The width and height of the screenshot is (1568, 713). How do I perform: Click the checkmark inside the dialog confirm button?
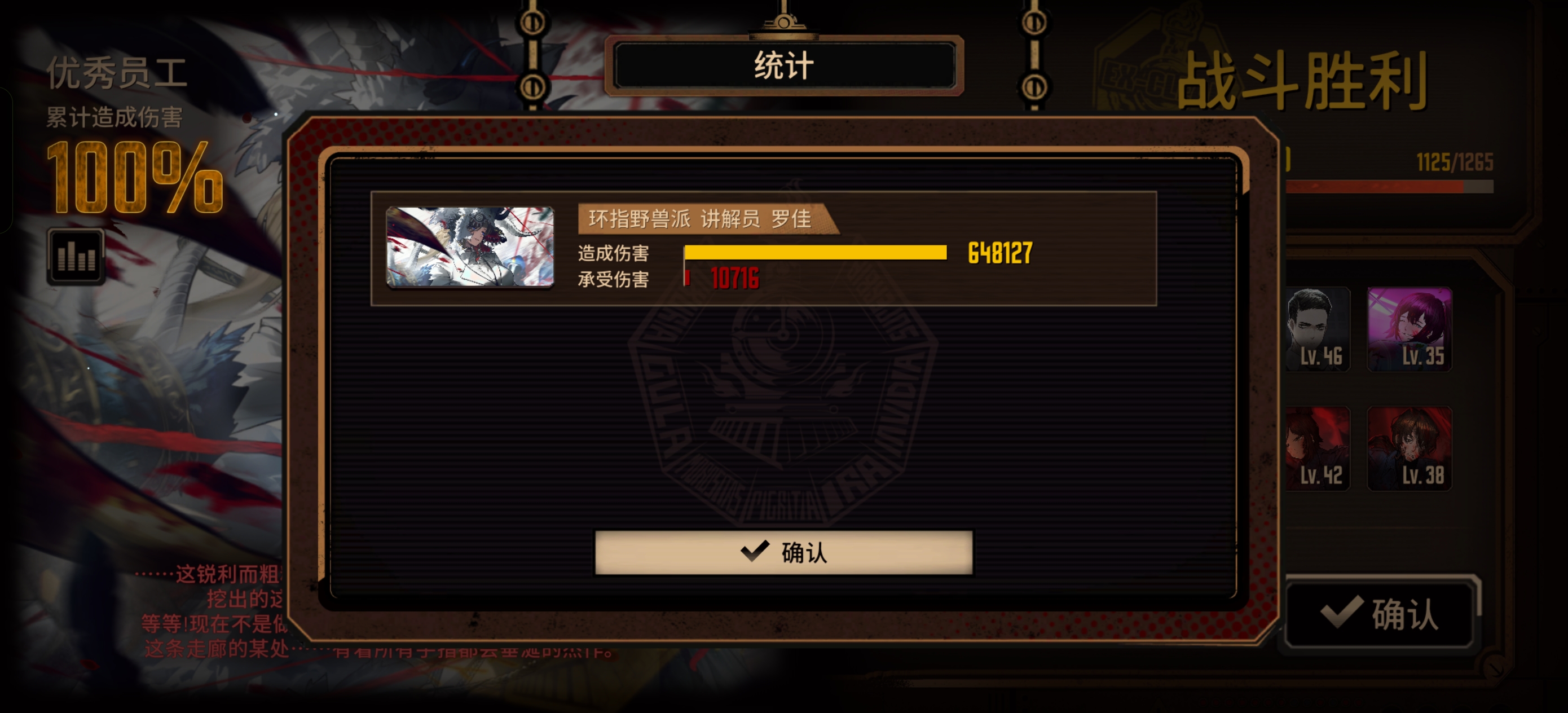click(756, 552)
